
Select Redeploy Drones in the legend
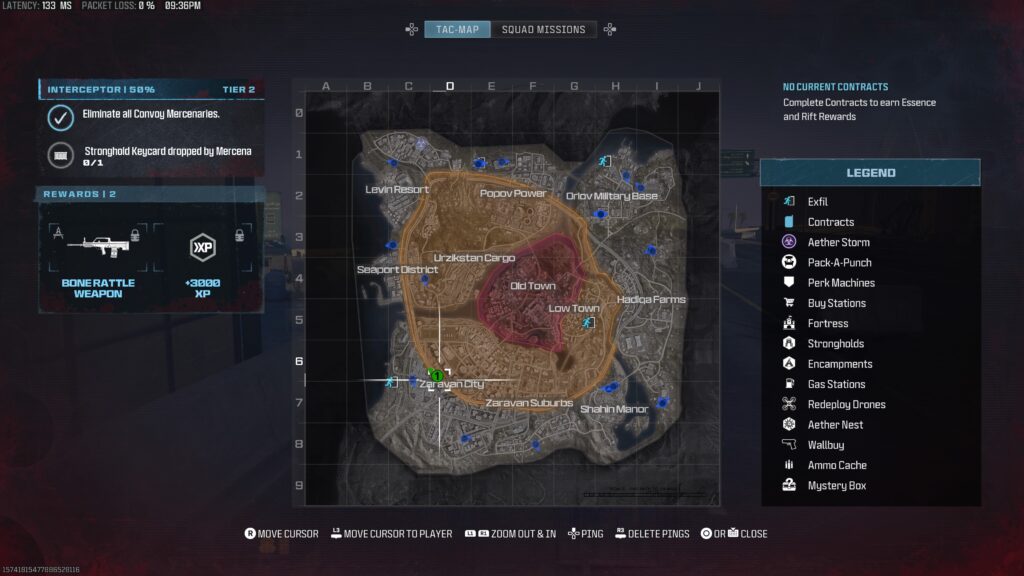tap(846, 405)
